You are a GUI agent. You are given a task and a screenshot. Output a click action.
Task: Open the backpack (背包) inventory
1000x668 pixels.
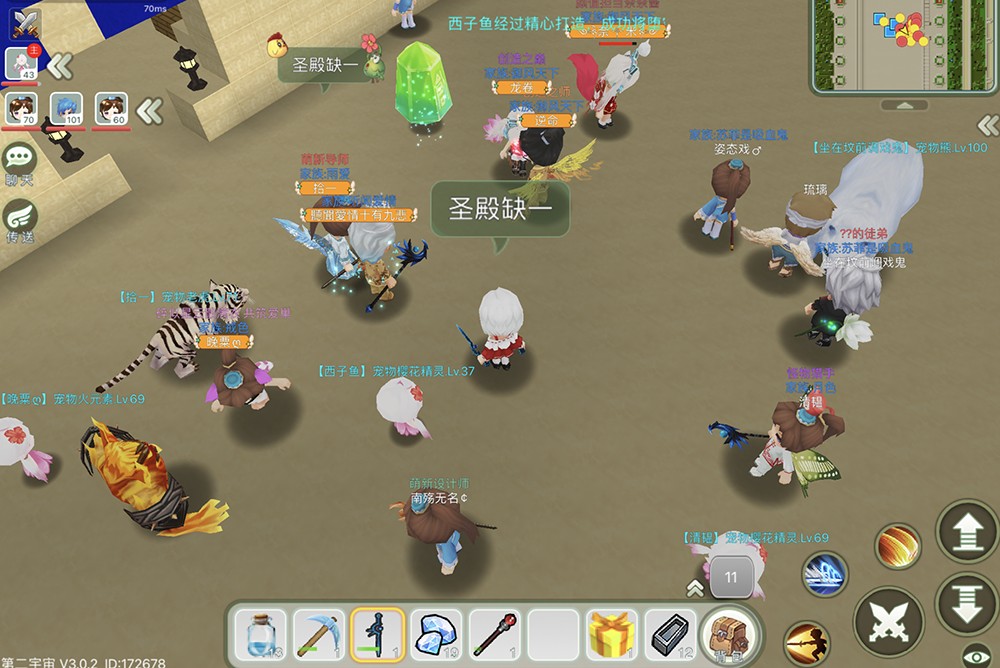[x=729, y=636]
